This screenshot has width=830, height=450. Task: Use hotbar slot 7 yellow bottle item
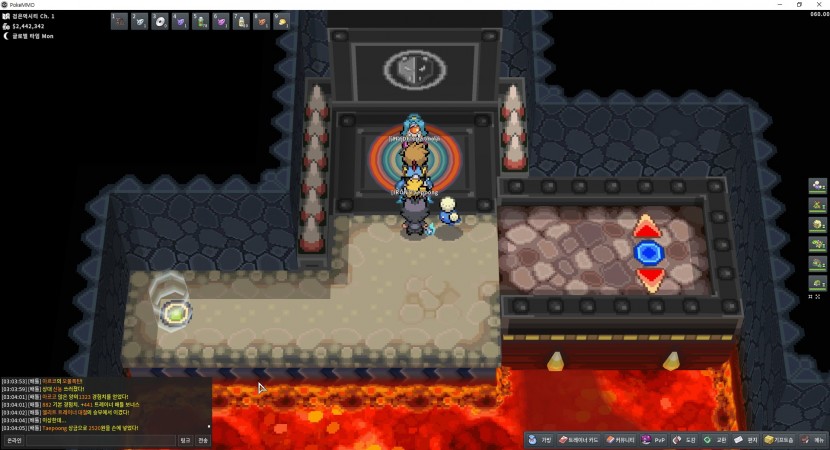[x=241, y=21]
